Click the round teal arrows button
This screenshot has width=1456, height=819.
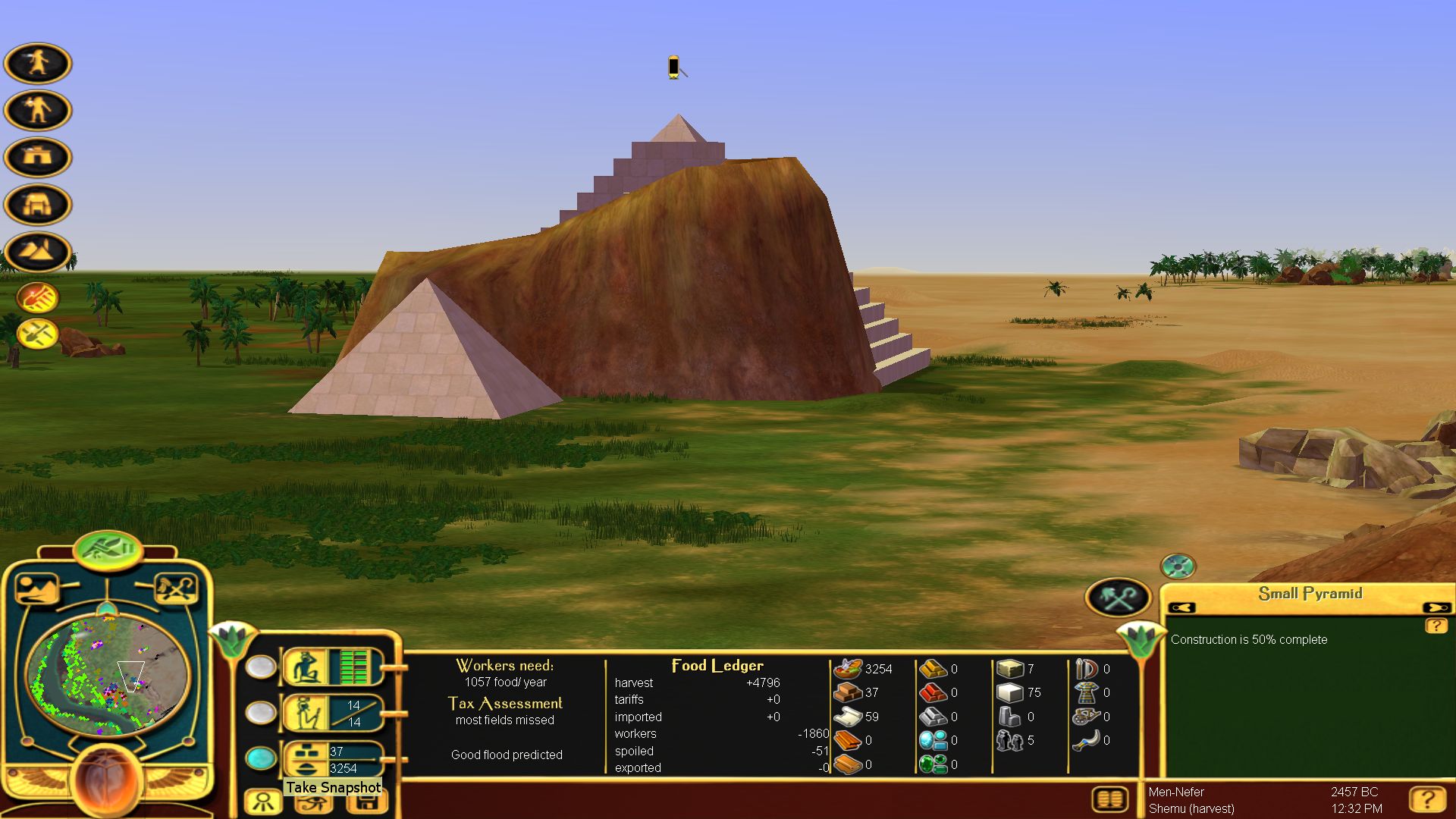coord(1178,566)
